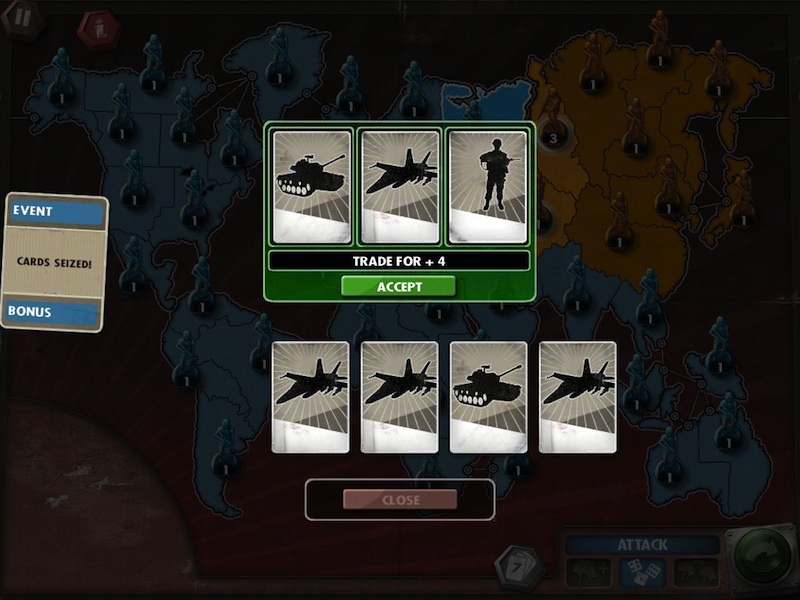Open the Bonus section header
Image resolution: width=800 pixels, height=600 pixels.
[x=55, y=312]
